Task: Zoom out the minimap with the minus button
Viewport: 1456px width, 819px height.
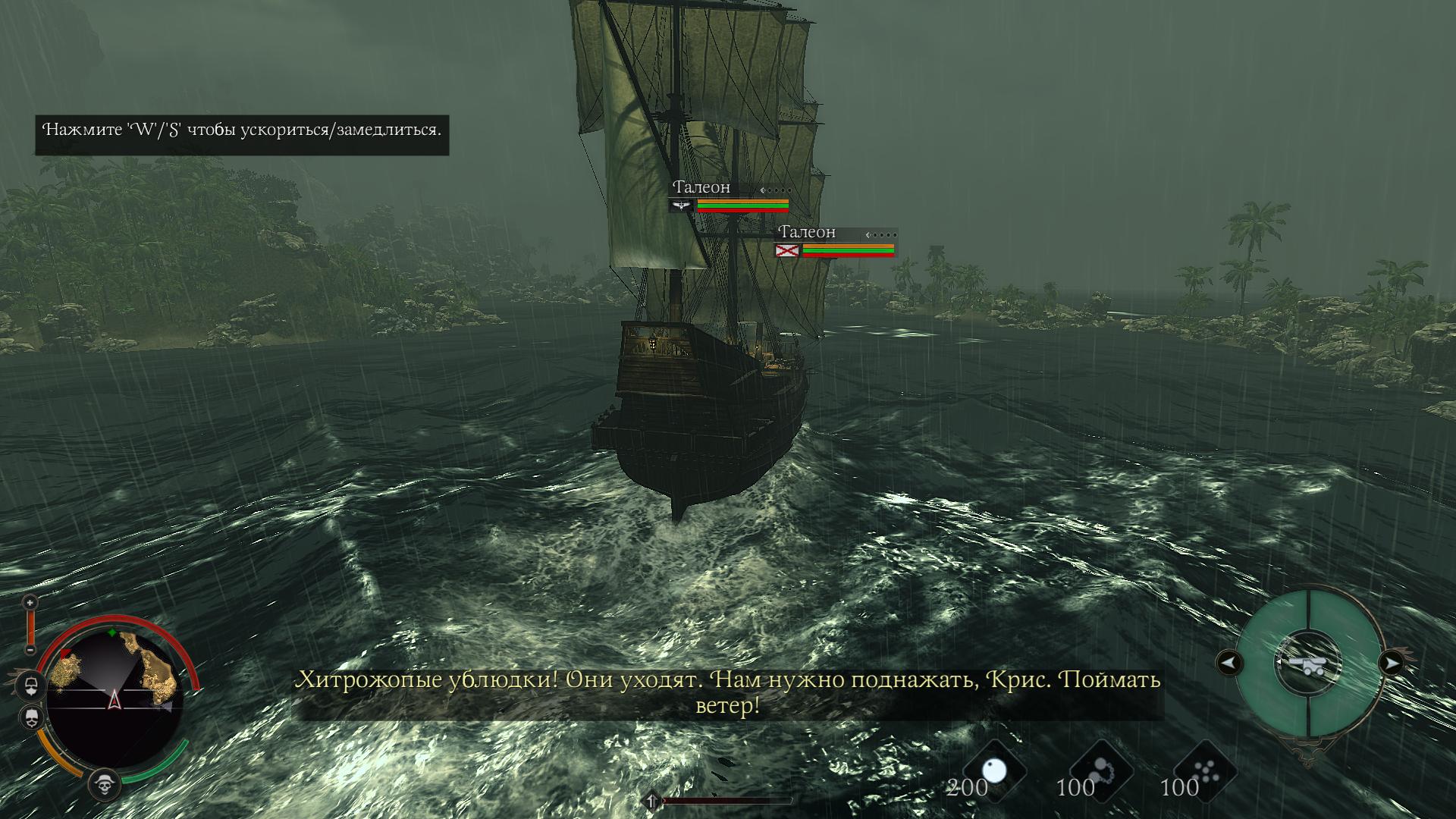Action: 30,650
